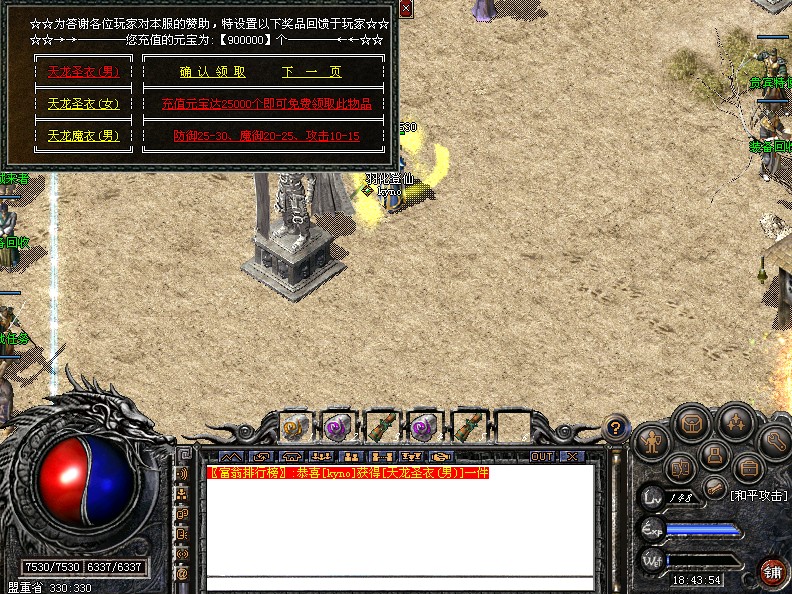Click the OUT button above chat
The width and height of the screenshot is (792, 594).
click(x=542, y=456)
